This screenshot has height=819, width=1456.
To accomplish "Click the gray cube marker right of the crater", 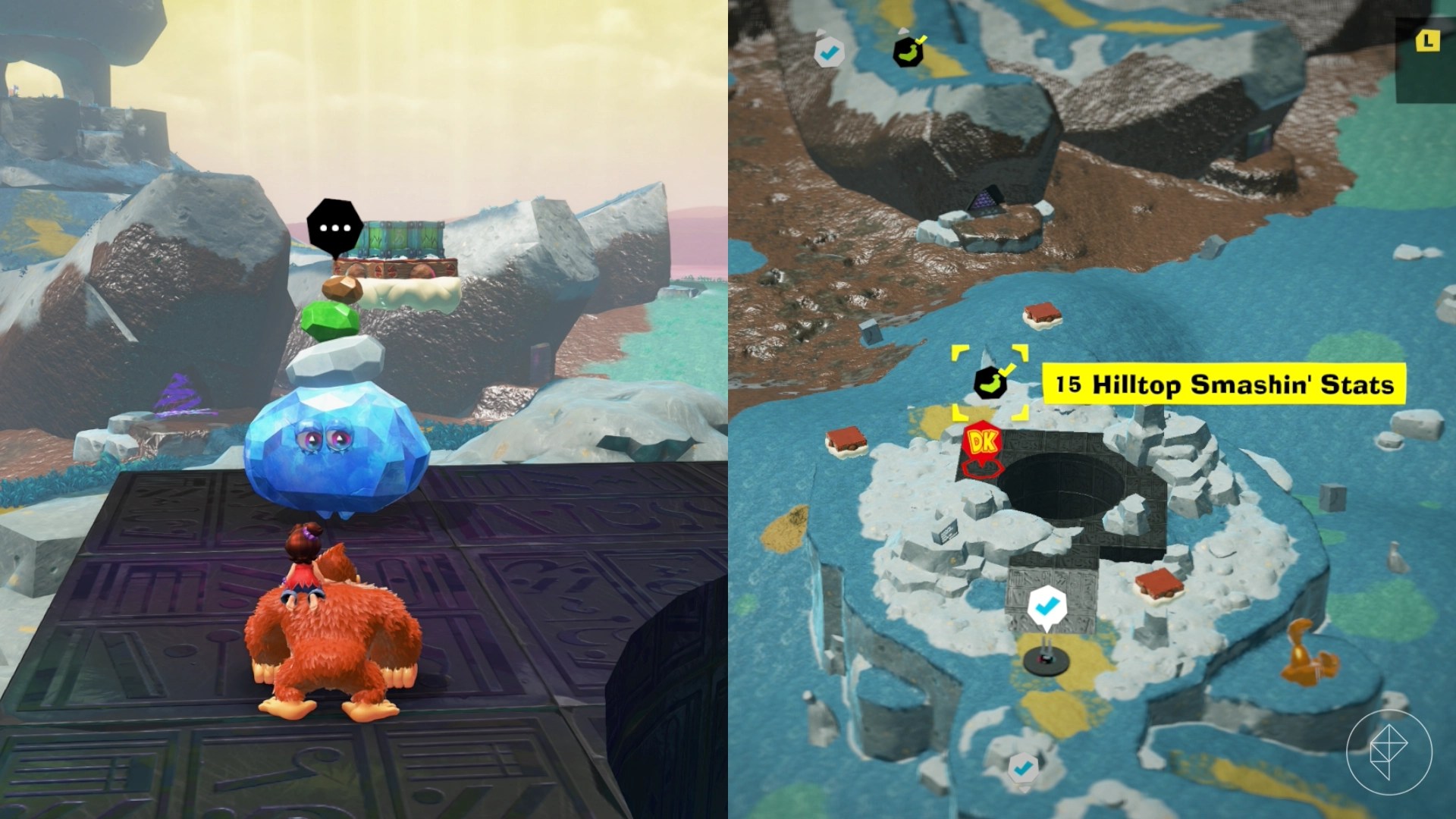I will pos(1332,497).
